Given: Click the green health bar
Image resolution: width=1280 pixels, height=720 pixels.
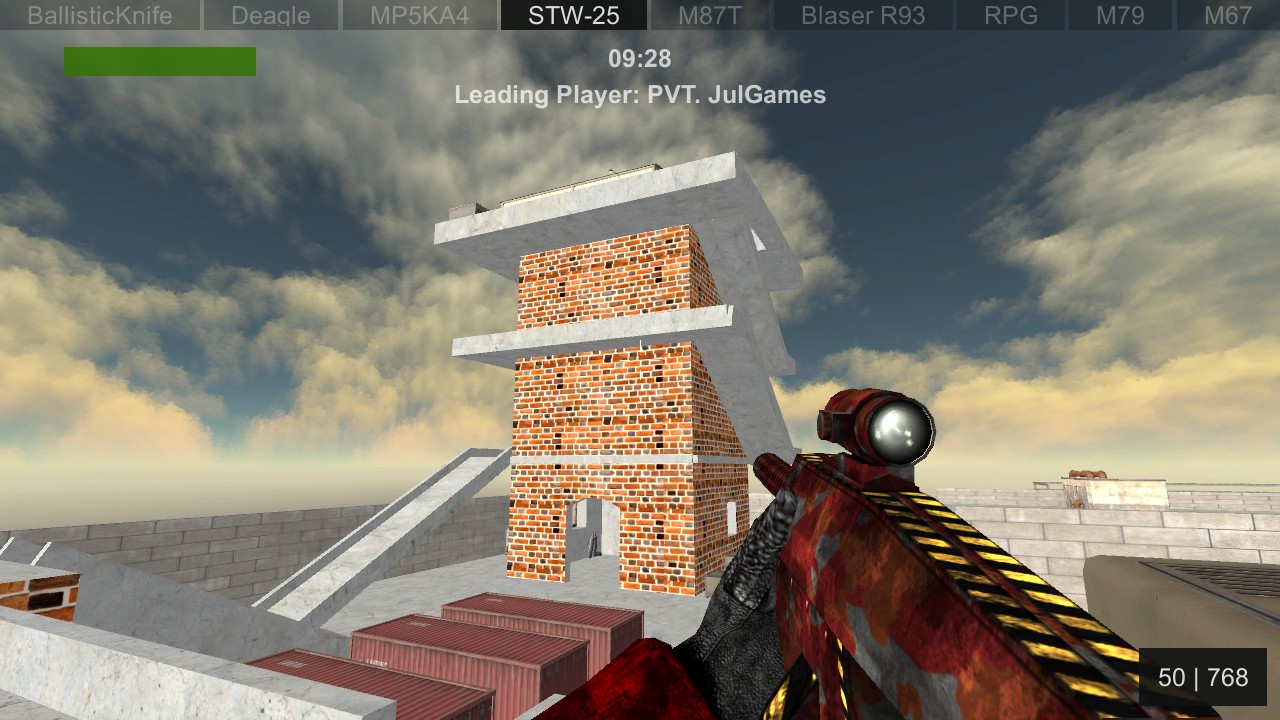Looking at the screenshot, I should click(160, 61).
